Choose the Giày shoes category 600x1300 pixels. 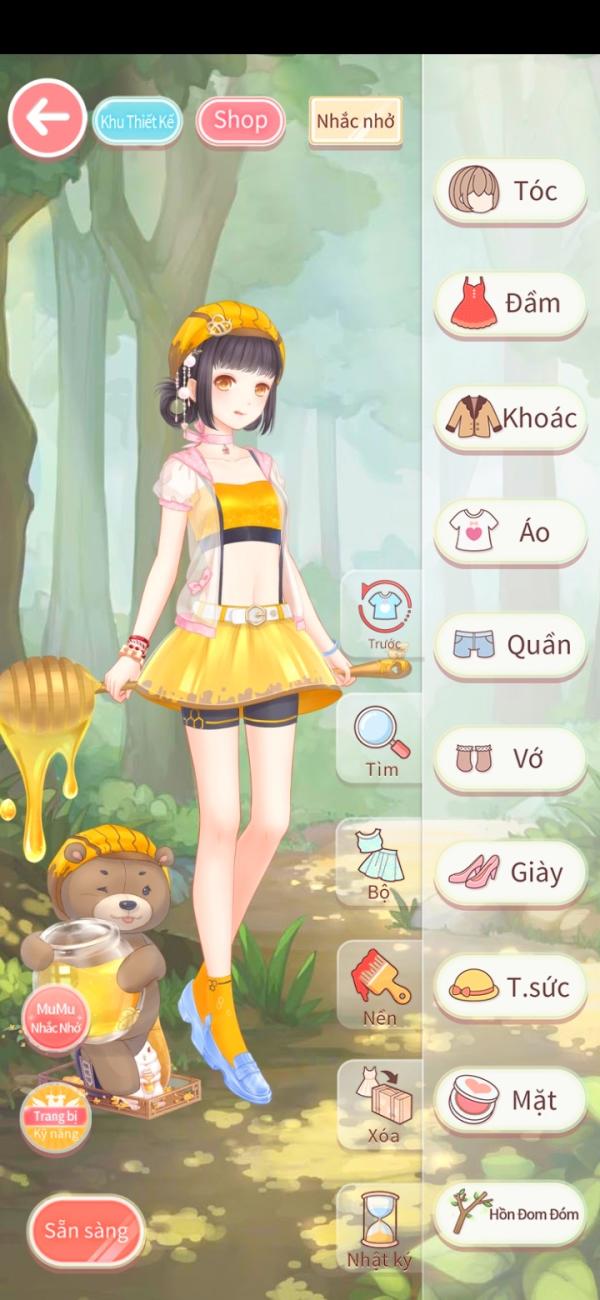(x=510, y=873)
